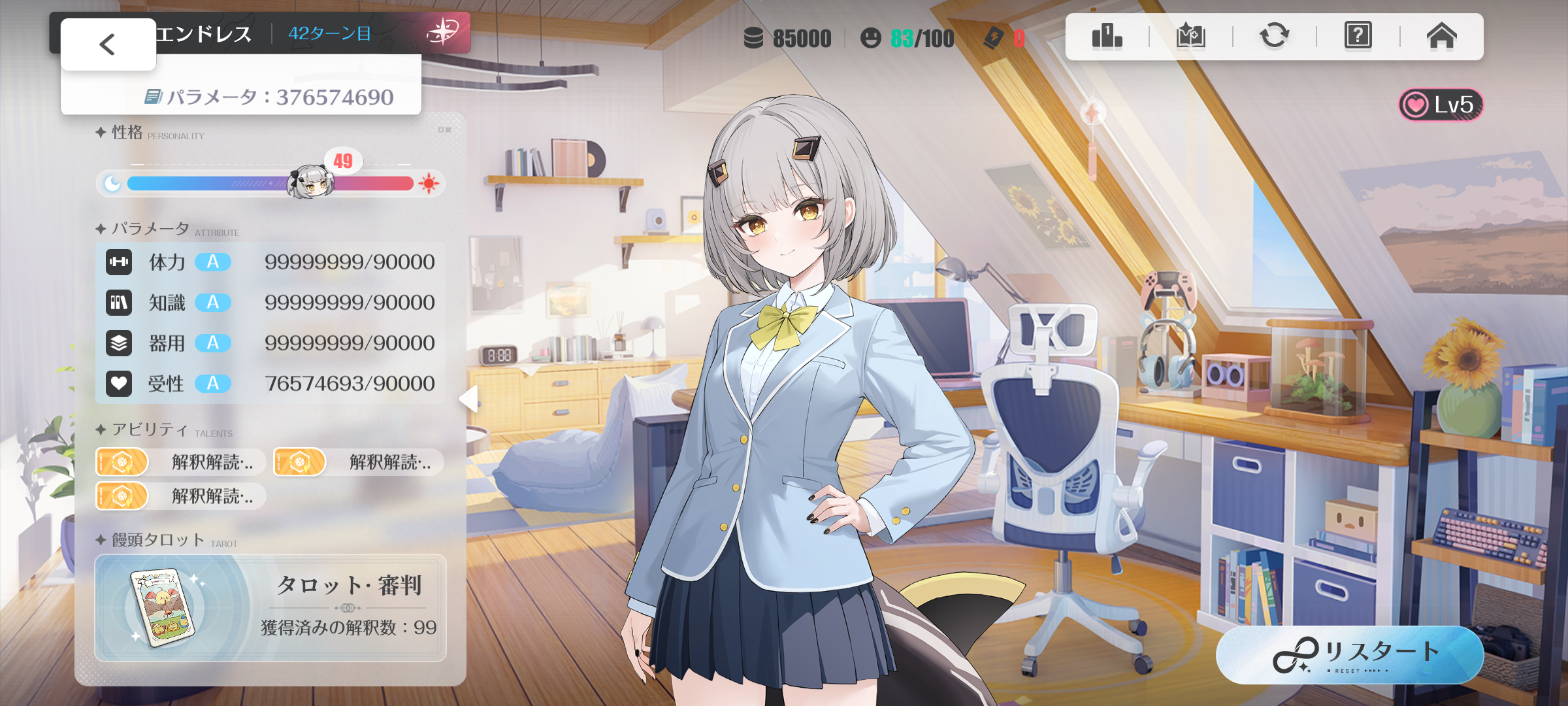Image resolution: width=1568 pixels, height=706 pixels.
Task: Select the 体力 stamina parameter row
Action: click(x=270, y=262)
